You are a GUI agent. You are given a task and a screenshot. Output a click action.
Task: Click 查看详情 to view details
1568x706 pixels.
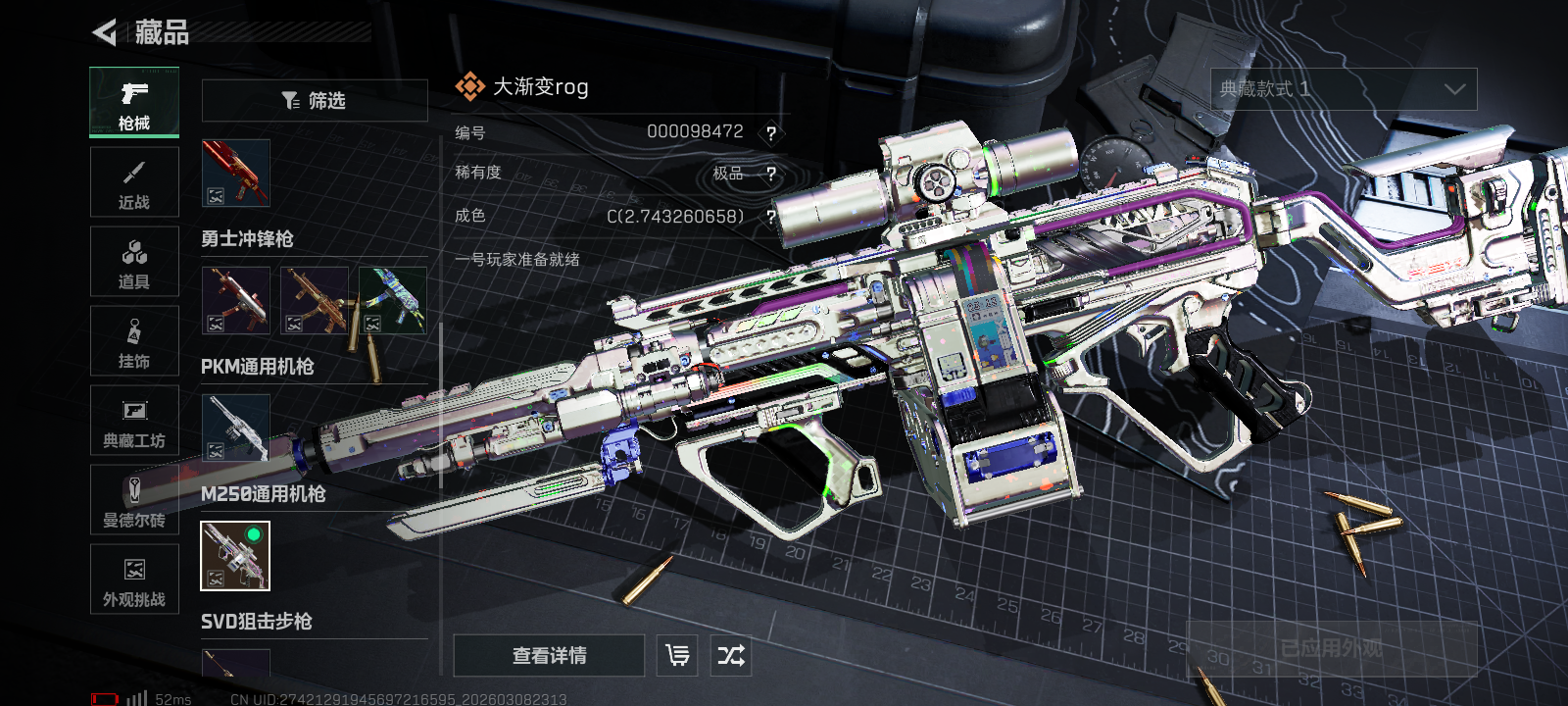pos(549,655)
